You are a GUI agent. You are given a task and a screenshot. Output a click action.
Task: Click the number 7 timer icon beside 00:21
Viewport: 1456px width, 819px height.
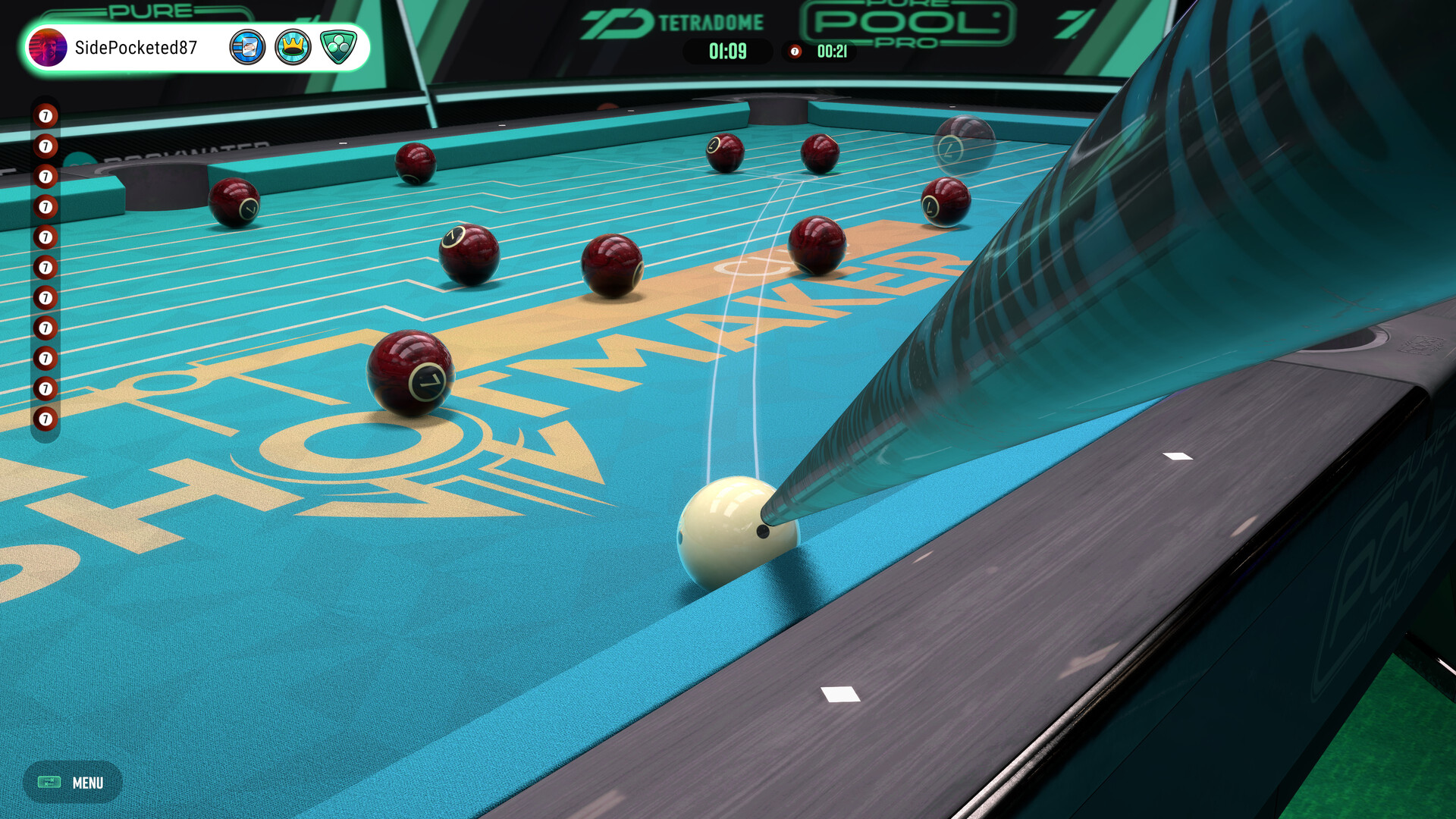(793, 52)
